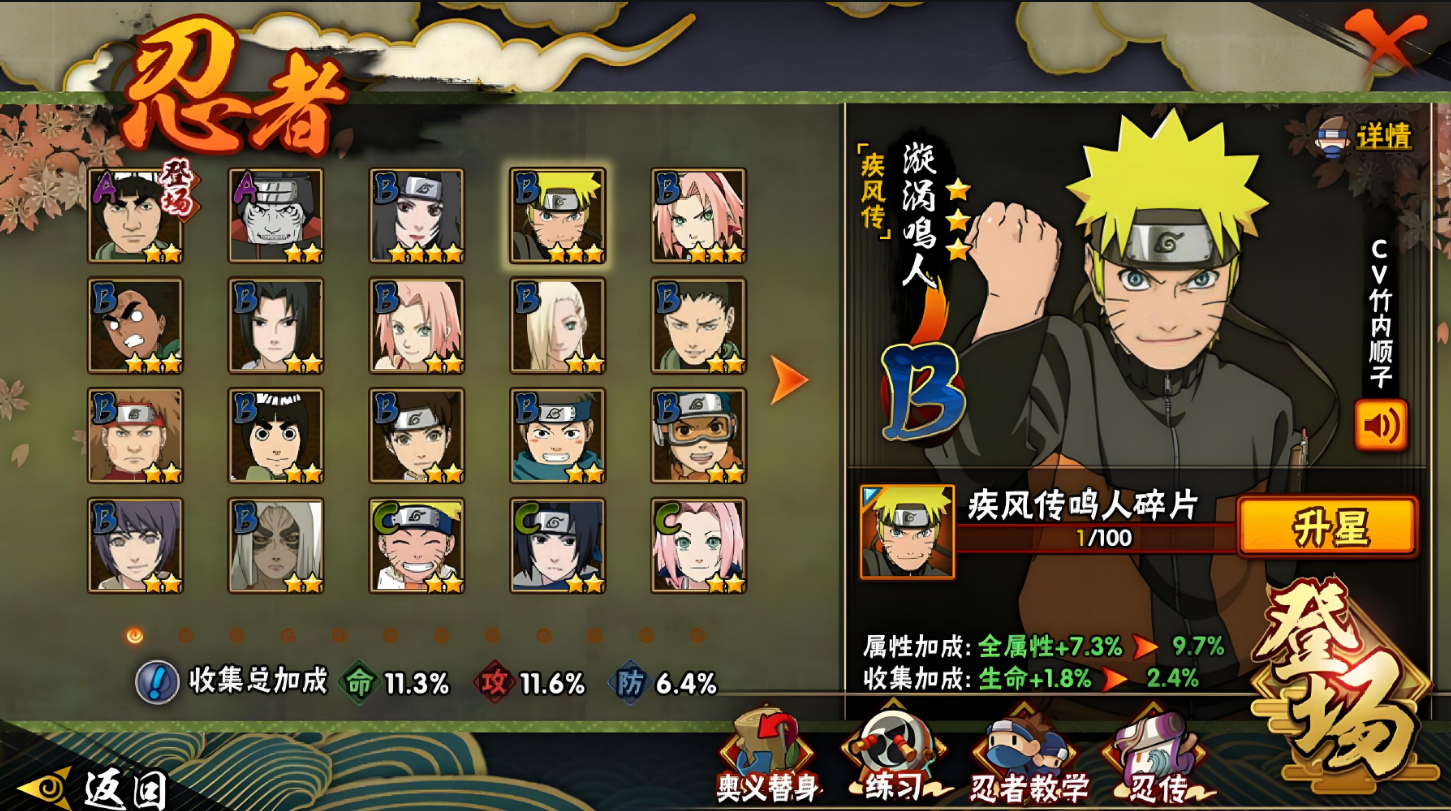1451x811 pixels.
Task: Select the white-haired Kimimaro portrait
Action: click(276, 546)
